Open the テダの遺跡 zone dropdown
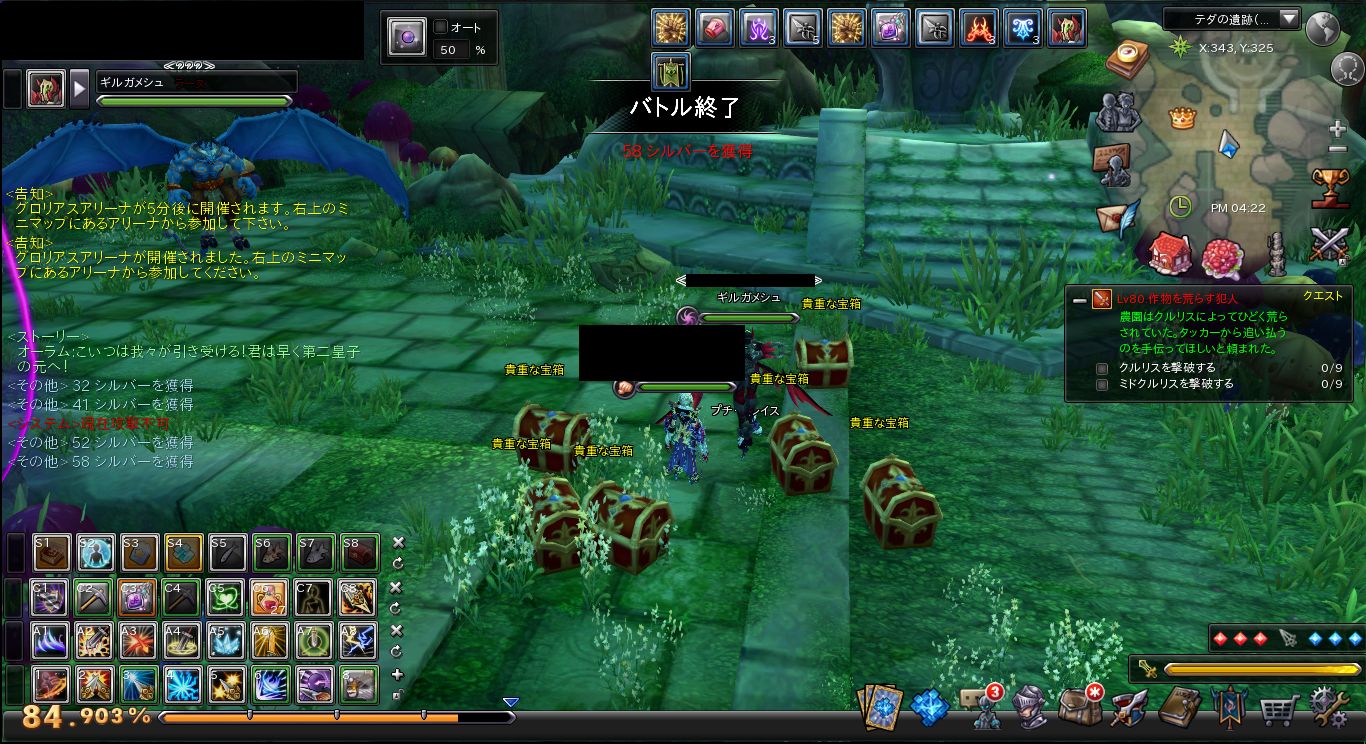 point(1288,19)
